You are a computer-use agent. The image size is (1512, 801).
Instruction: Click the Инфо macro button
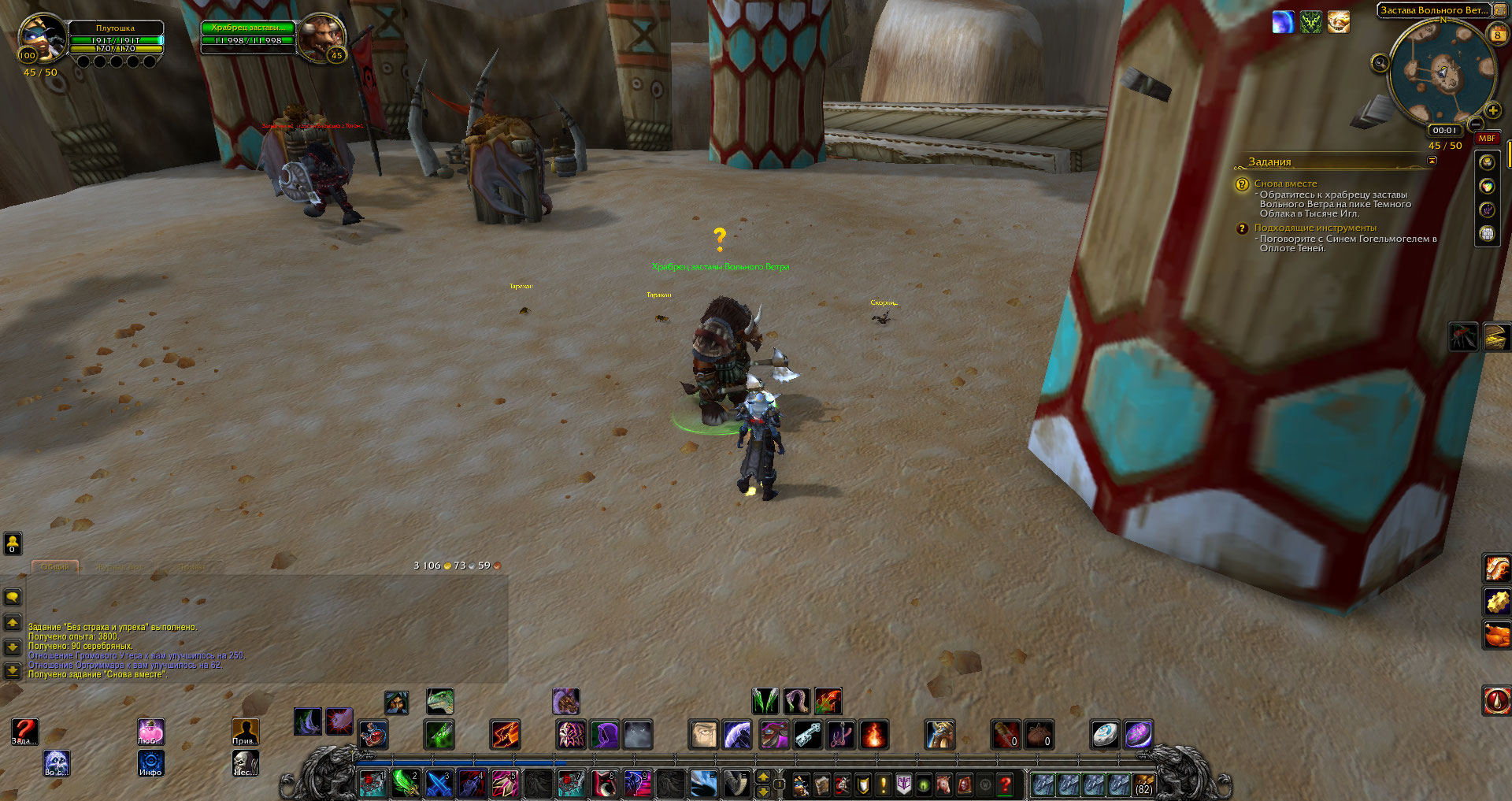[150, 762]
